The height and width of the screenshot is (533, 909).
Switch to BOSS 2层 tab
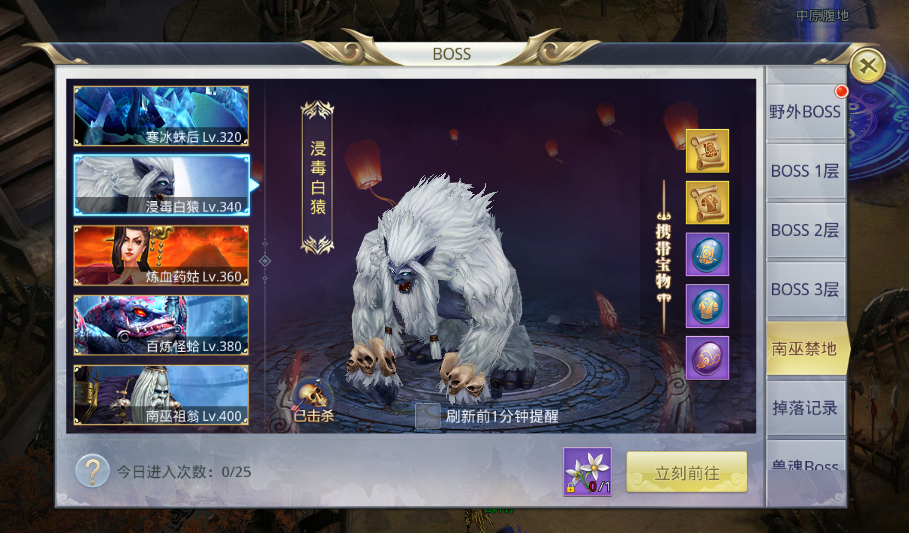[x=805, y=230]
